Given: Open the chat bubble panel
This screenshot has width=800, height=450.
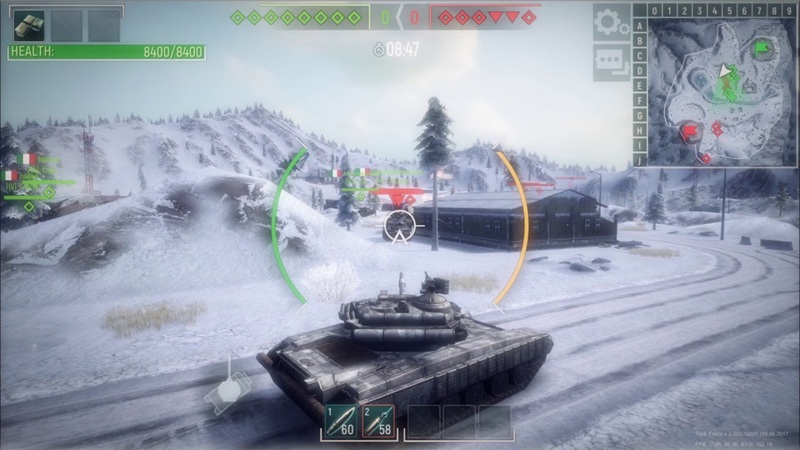Looking at the screenshot, I should (610, 61).
